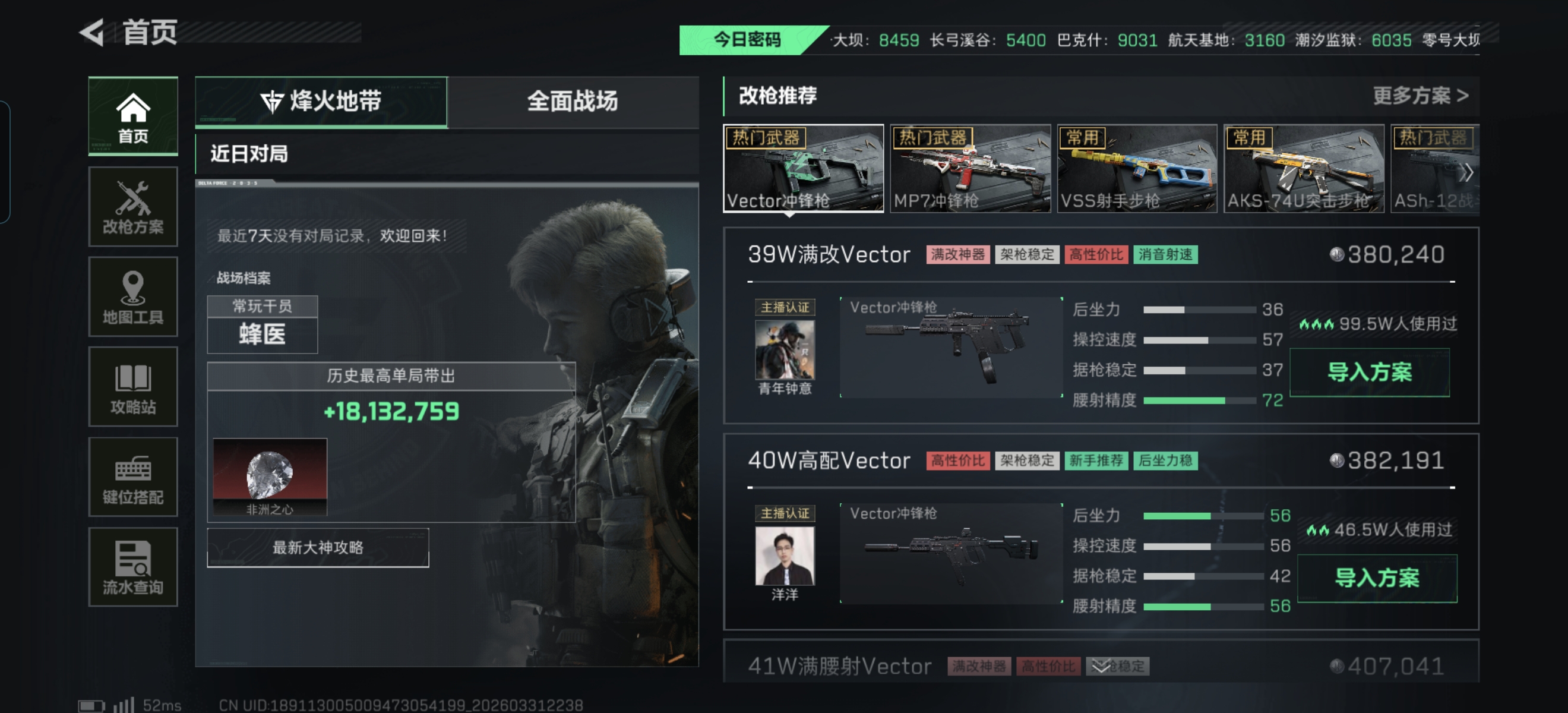Open 流水查询 records icon
The height and width of the screenshot is (713, 1568).
click(x=132, y=566)
